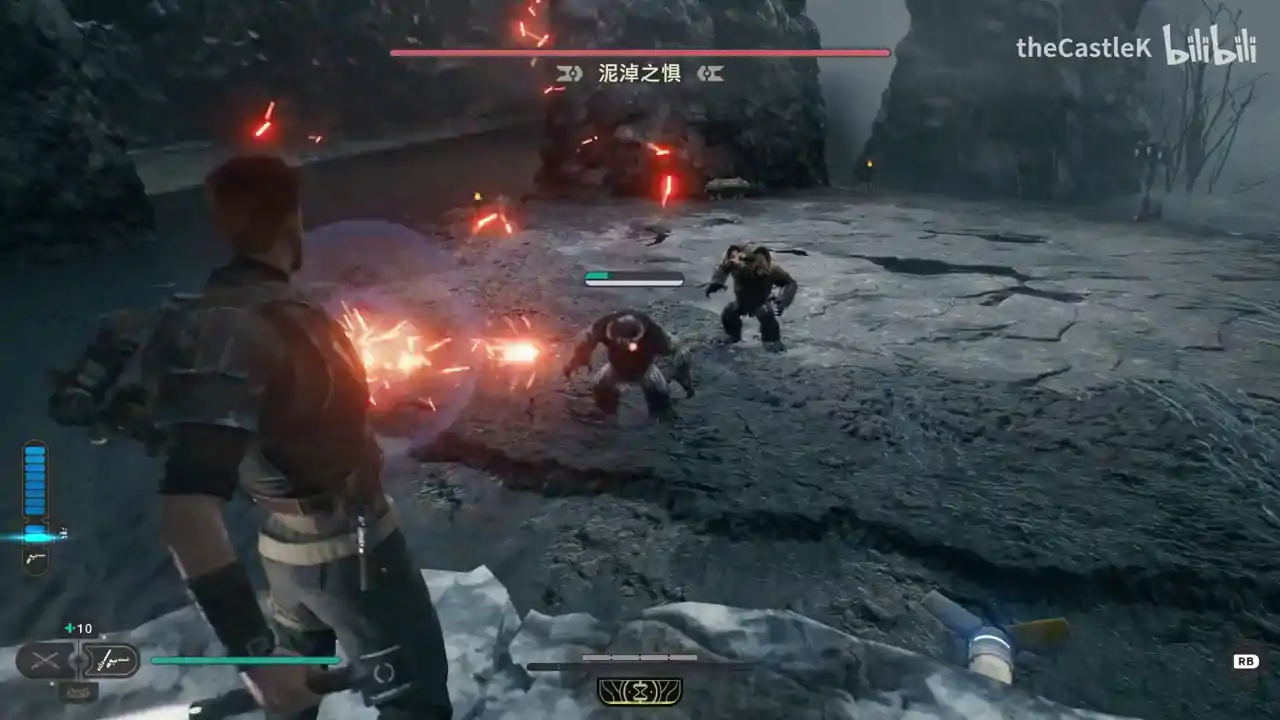The width and height of the screenshot is (1280, 720).
Task: Select the blaster pistol icon under the ammo gauge
Action: tap(35, 558)
